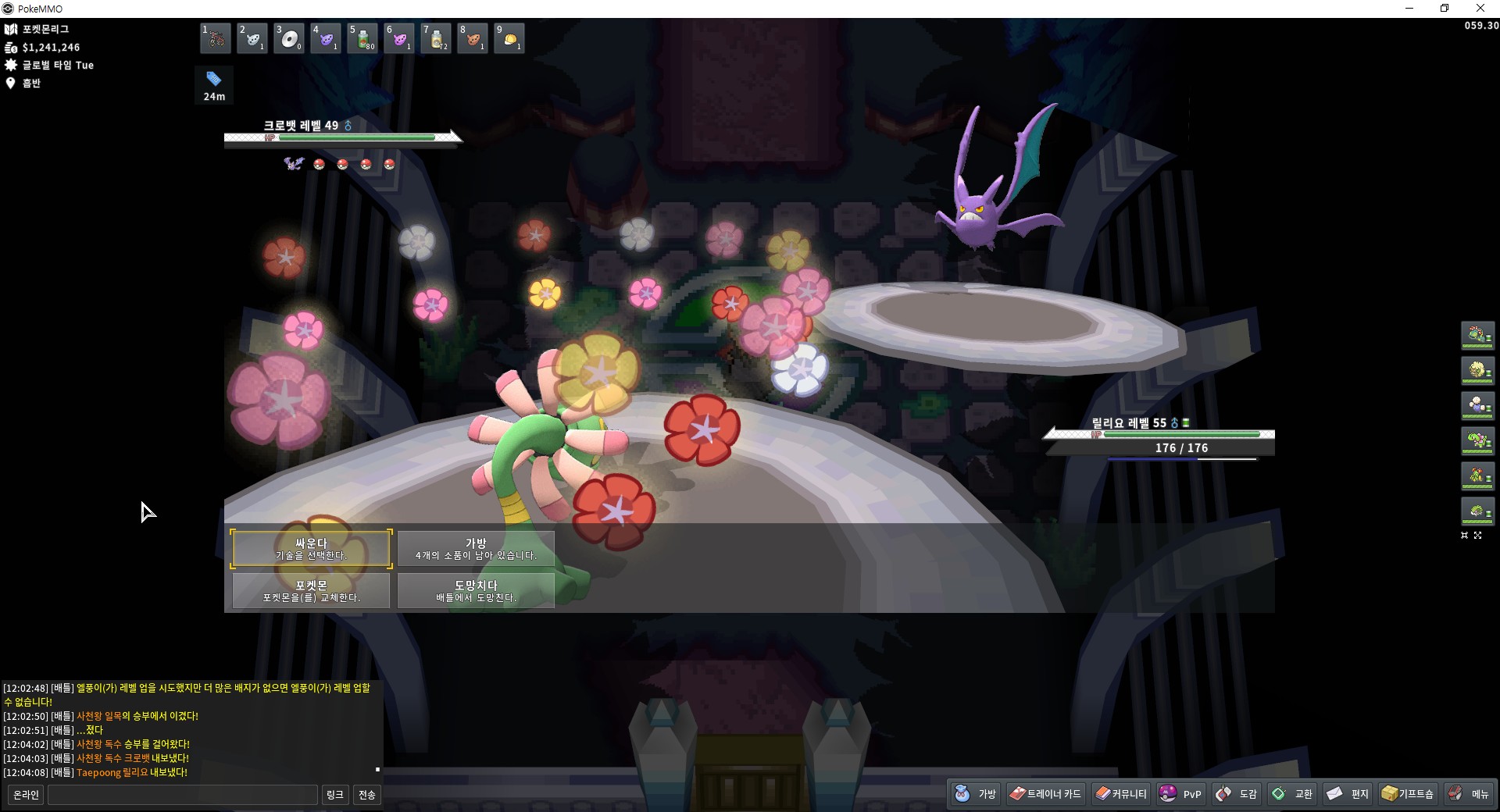The height and width of the screenshot is (812, 1500).
Task: Open the 도감 Pokédex
Action: pos(1237,794)
